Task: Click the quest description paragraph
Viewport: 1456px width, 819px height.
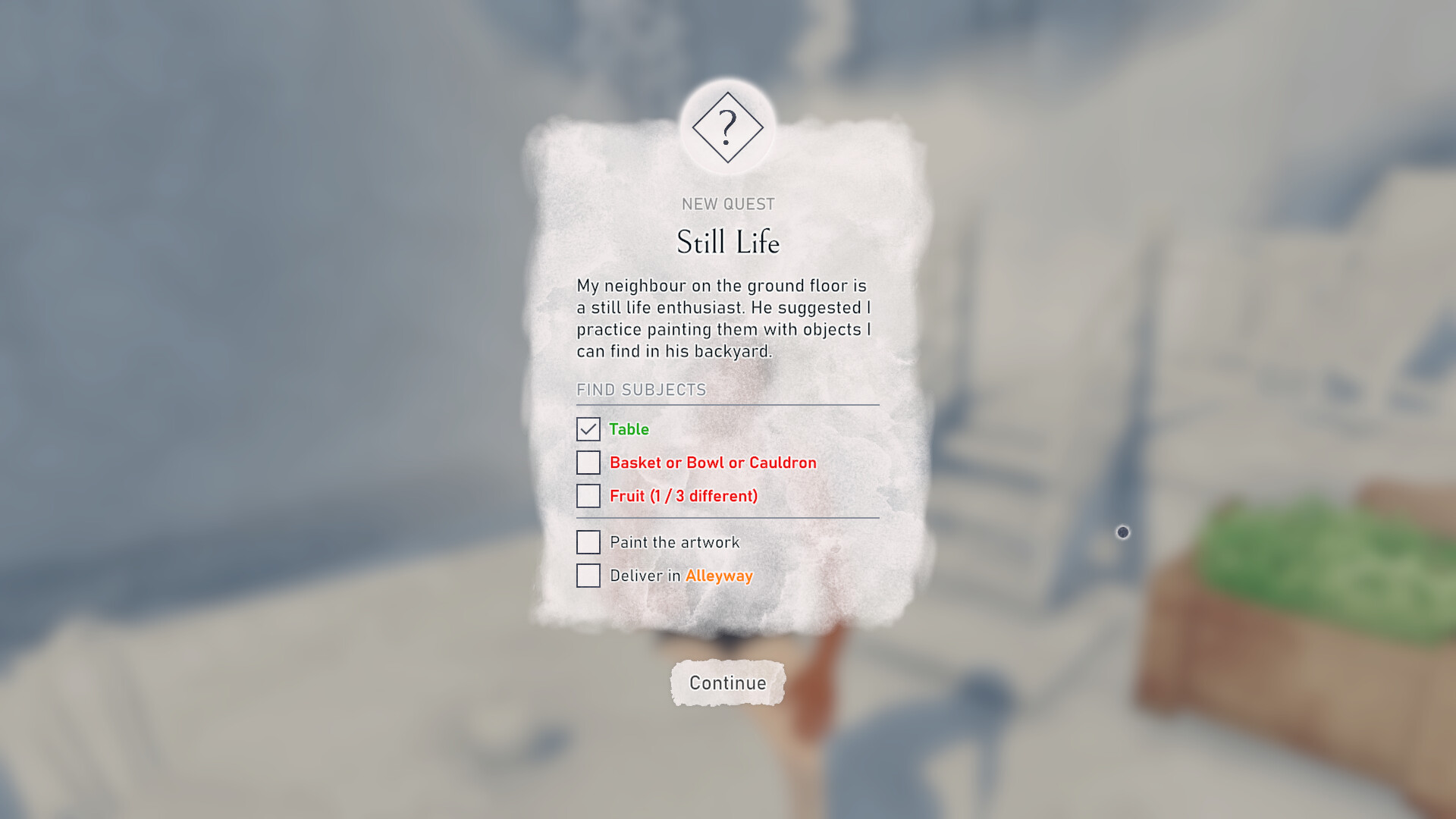Action: pyautogui.click(x=723, y=318)
